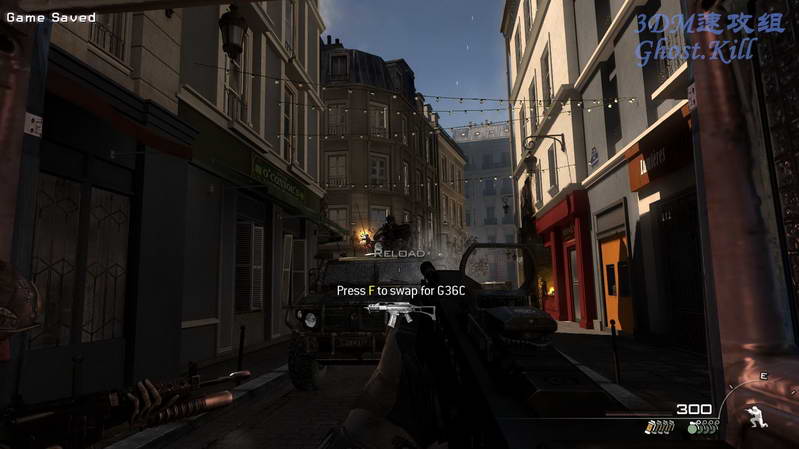Select the frag grenade icons
This screenshot has height=449, width=799.
[703, 427]
